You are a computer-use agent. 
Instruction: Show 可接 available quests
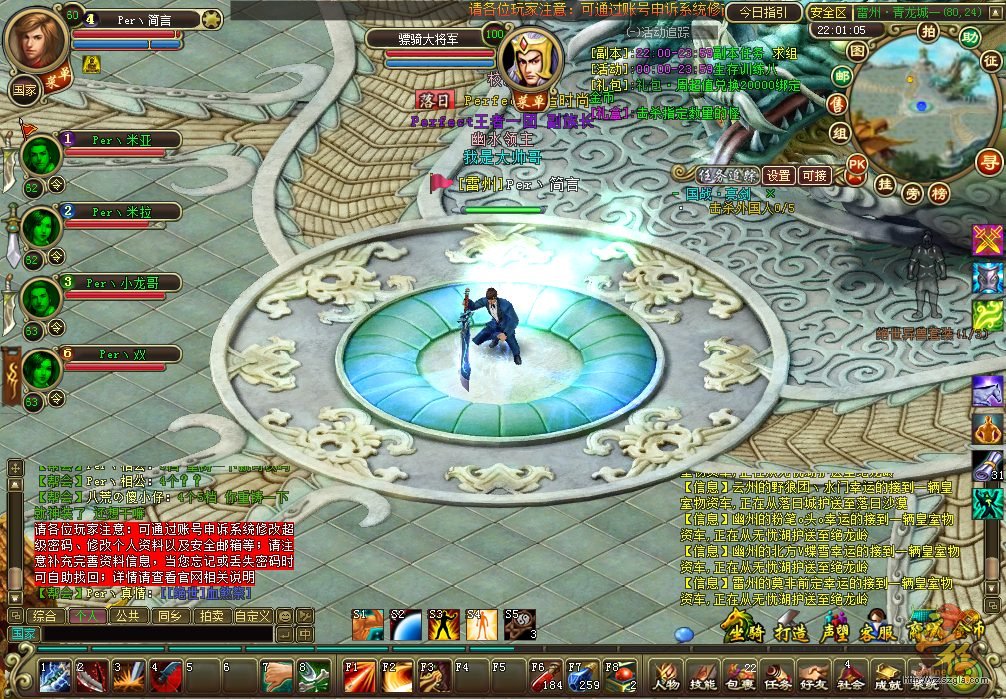click(x=815, y=176)
